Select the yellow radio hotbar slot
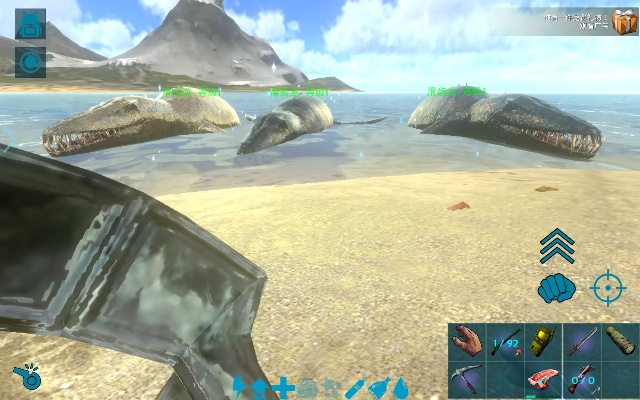The height and width of the screenshot is (400, 640). 543,341
